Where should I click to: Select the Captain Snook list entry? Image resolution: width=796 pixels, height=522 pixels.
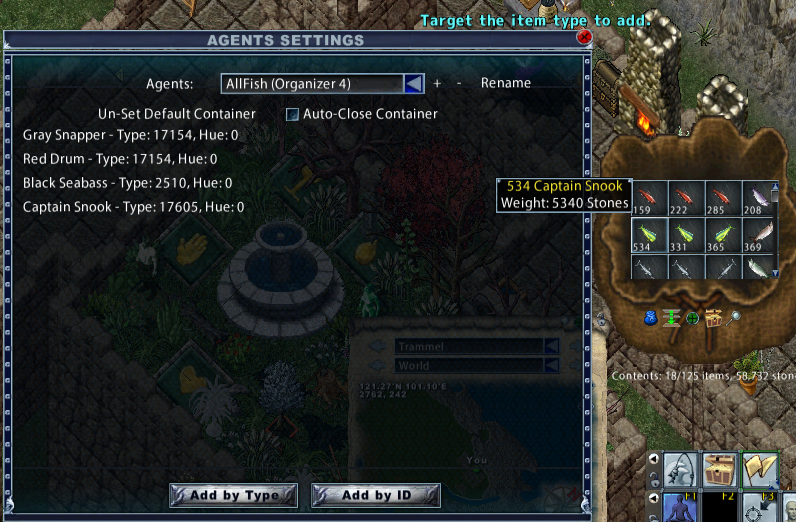point(133,207)
